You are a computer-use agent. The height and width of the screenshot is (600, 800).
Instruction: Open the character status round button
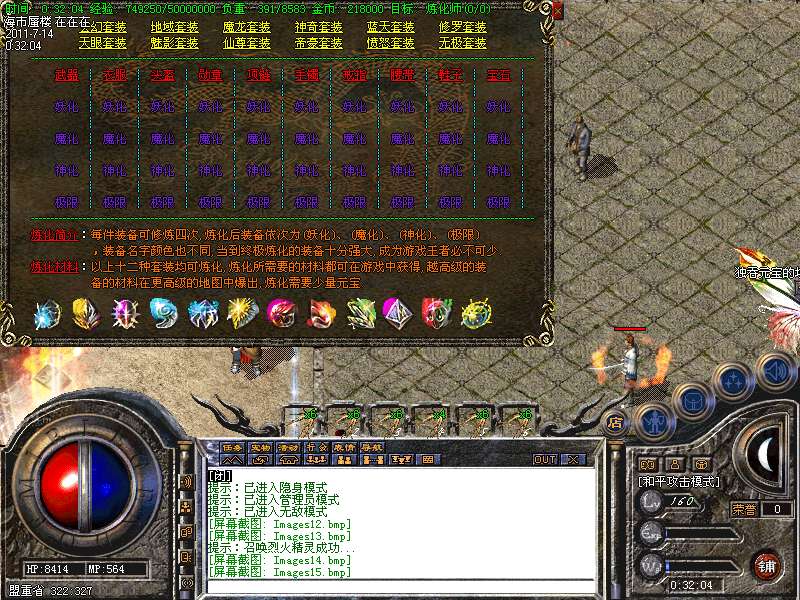655,420
